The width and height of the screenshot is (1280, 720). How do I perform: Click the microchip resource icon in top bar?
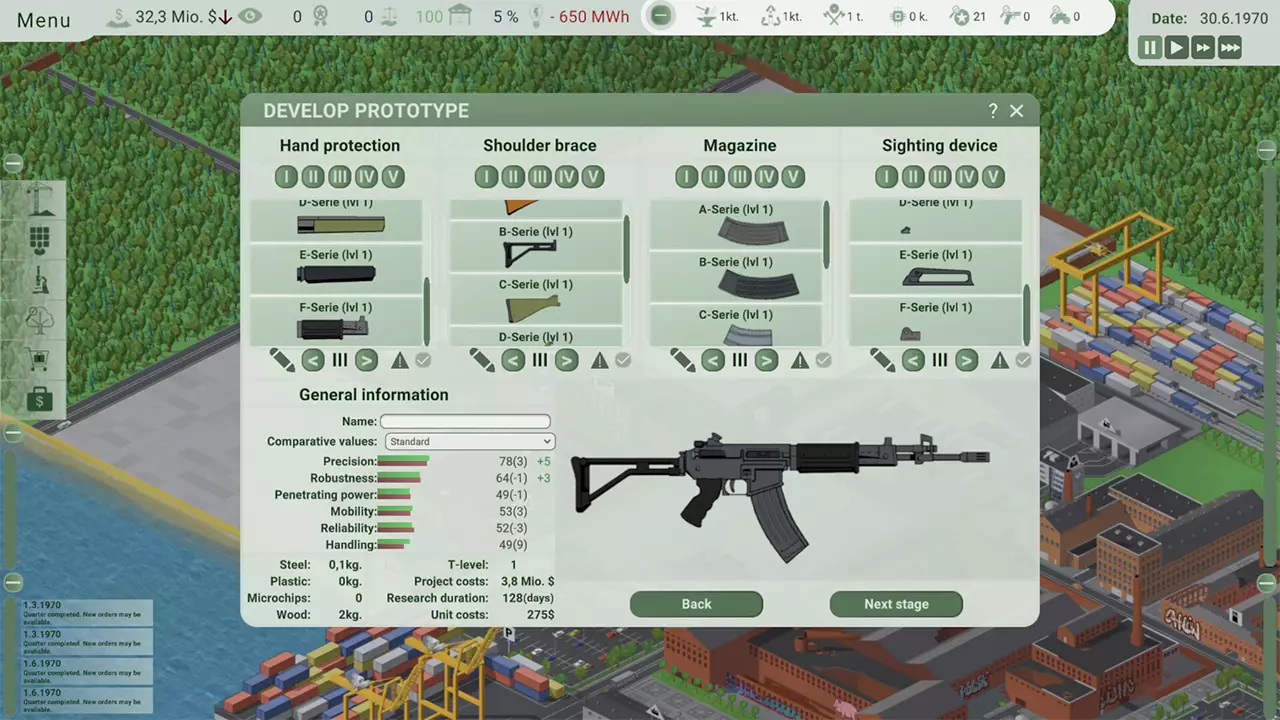tap(898, 16)
